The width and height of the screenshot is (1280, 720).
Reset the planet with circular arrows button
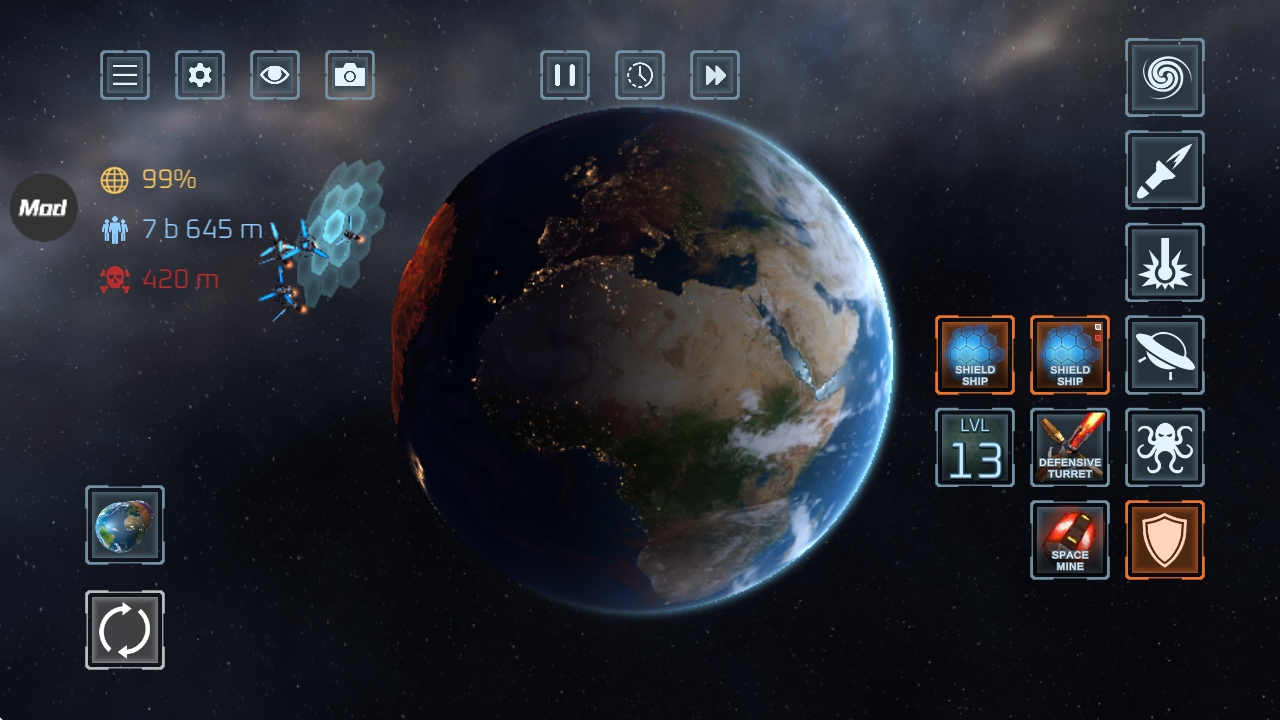click(125, 630)
